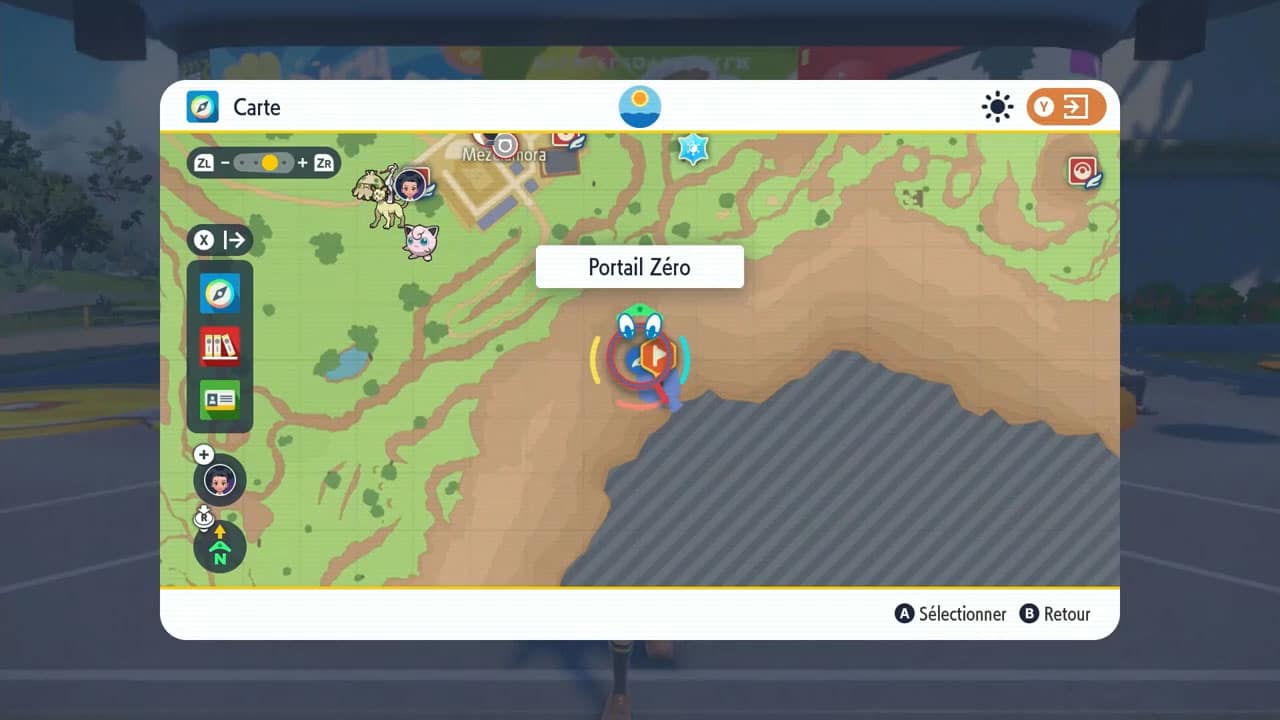Open the Pokédex bookshelf app
The width and height of the screenshot is (1280, 720).
click(x=220, y=346)
